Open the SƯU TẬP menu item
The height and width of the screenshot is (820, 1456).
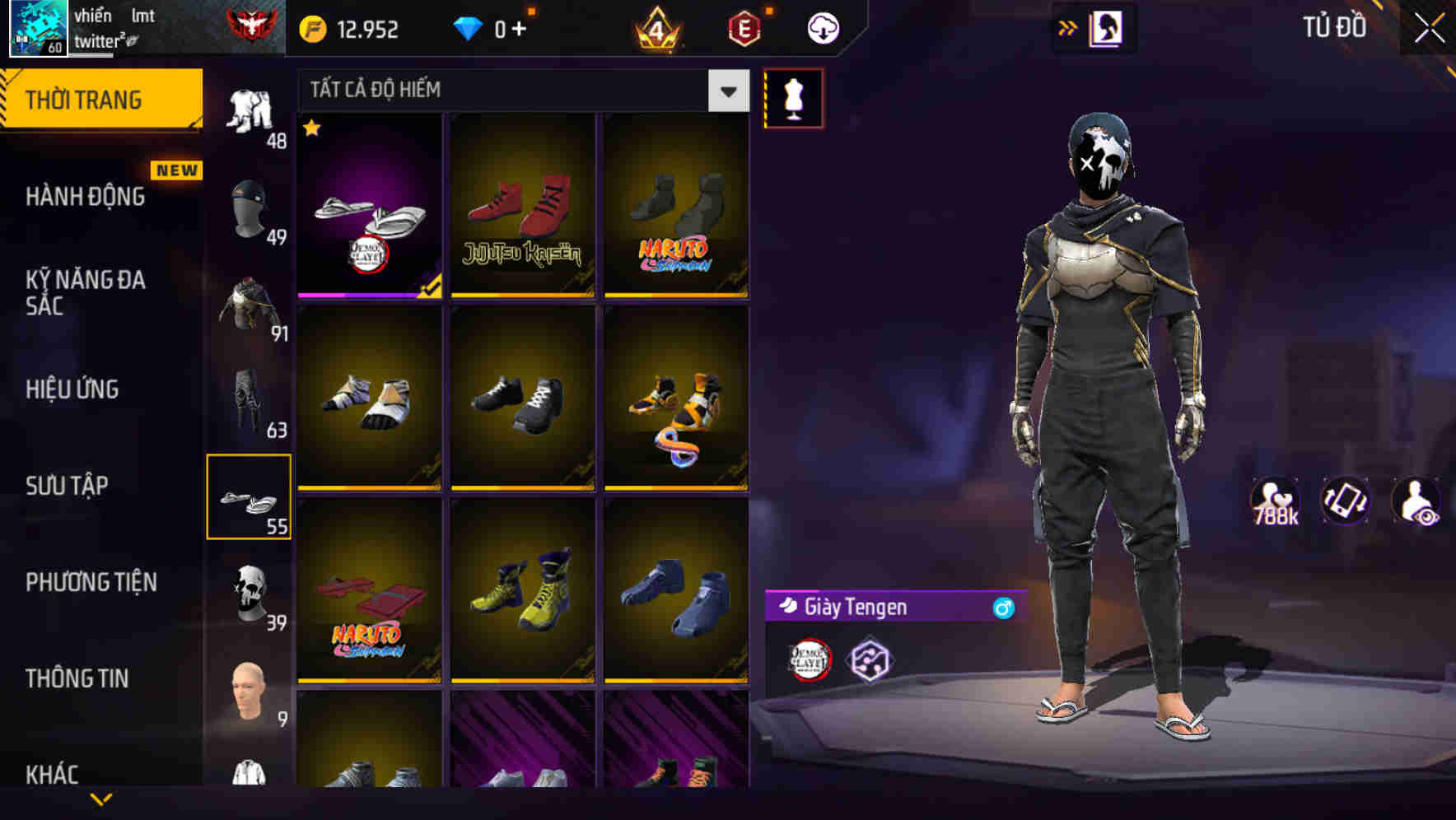pos(69,486)
